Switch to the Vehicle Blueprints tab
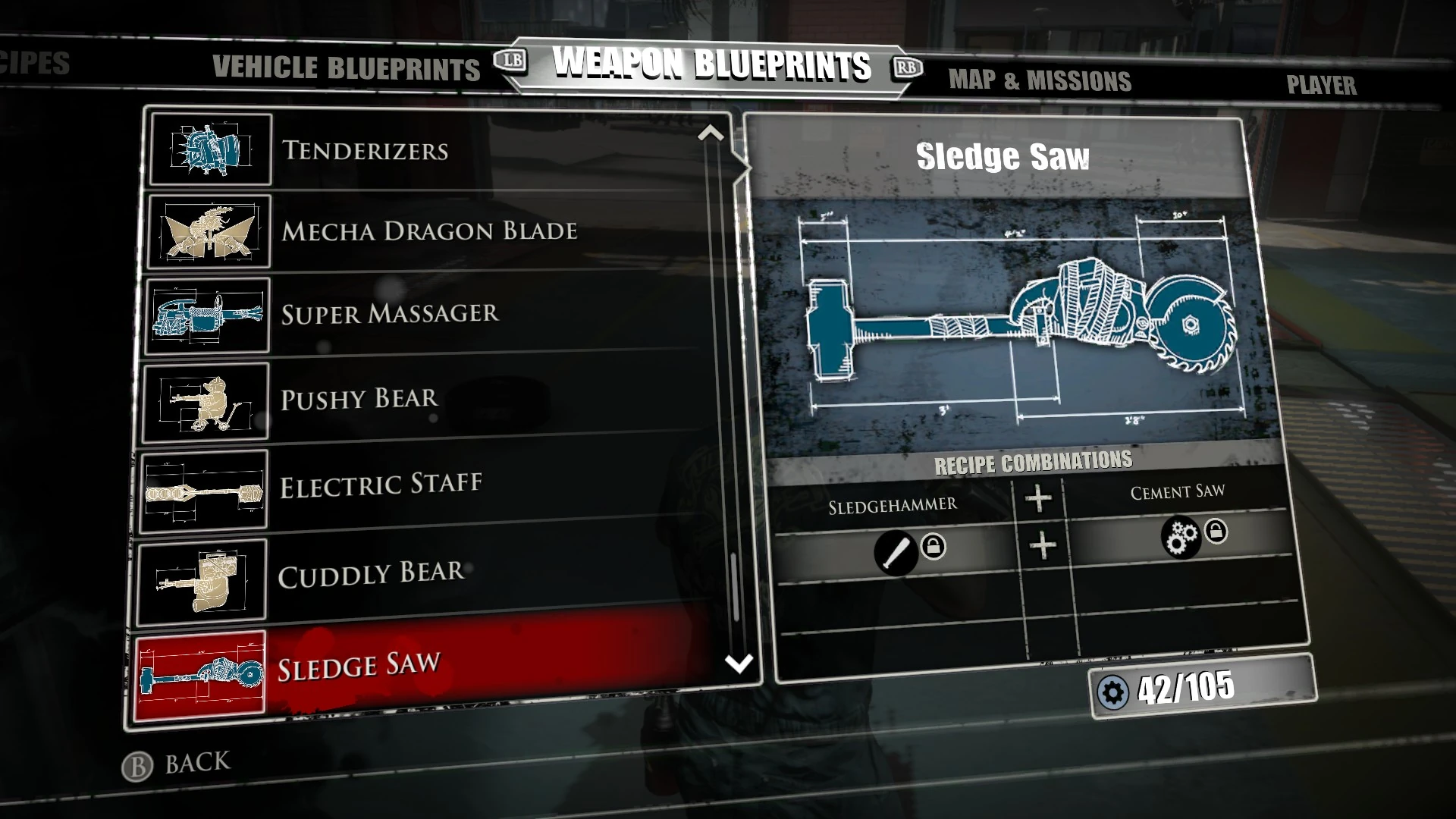The image size is (1456, 819). (x=345, y=69)
